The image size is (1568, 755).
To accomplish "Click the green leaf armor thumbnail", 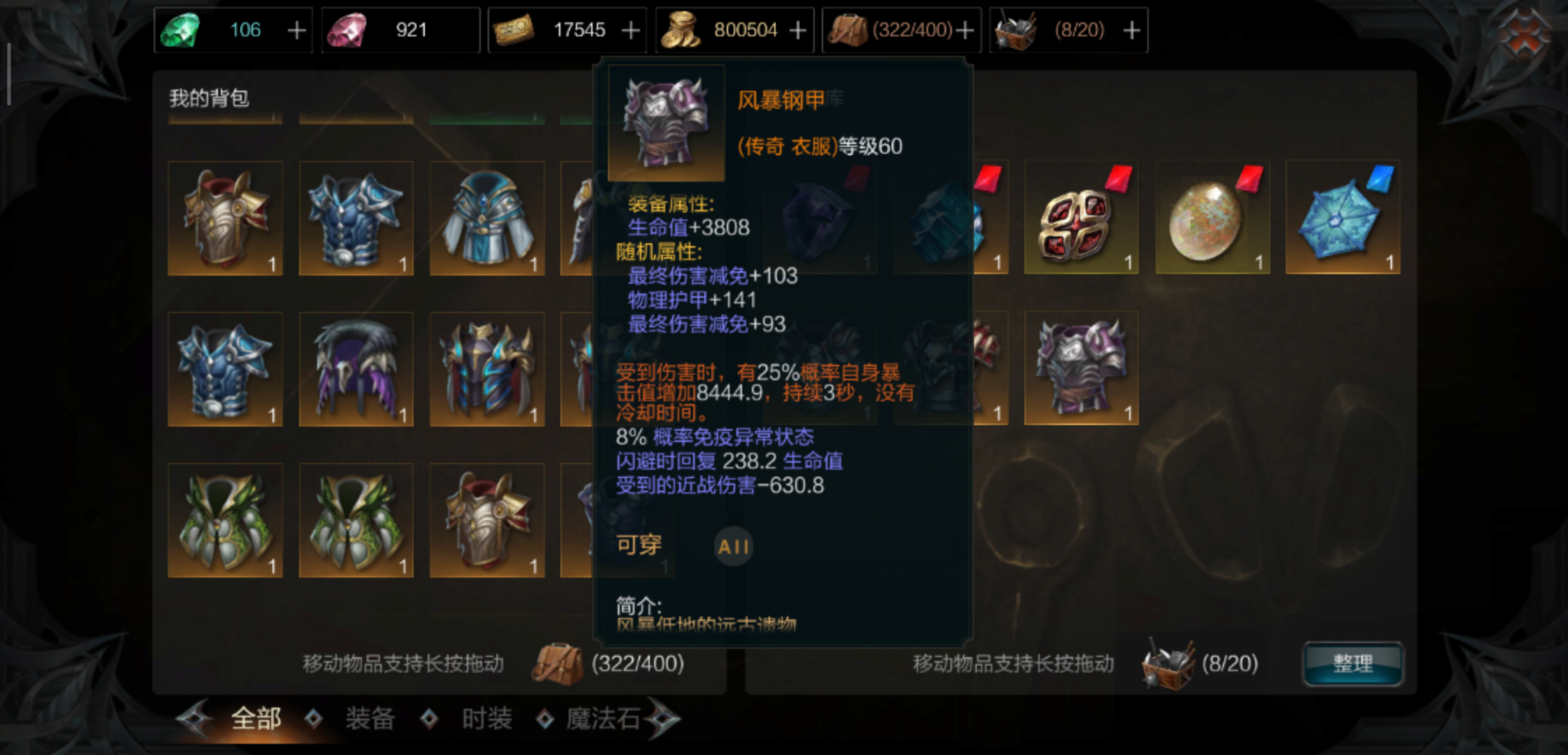I will [x=225, y=521].
